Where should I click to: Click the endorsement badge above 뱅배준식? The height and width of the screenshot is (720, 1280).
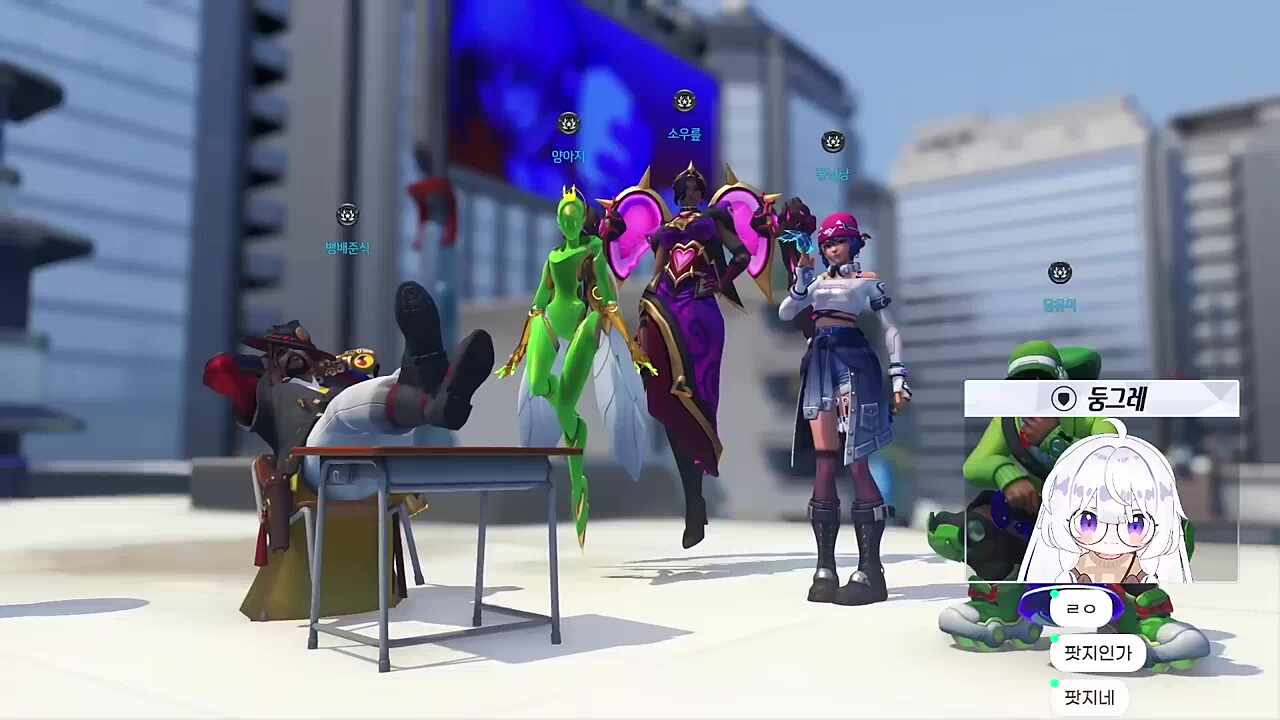347,215
